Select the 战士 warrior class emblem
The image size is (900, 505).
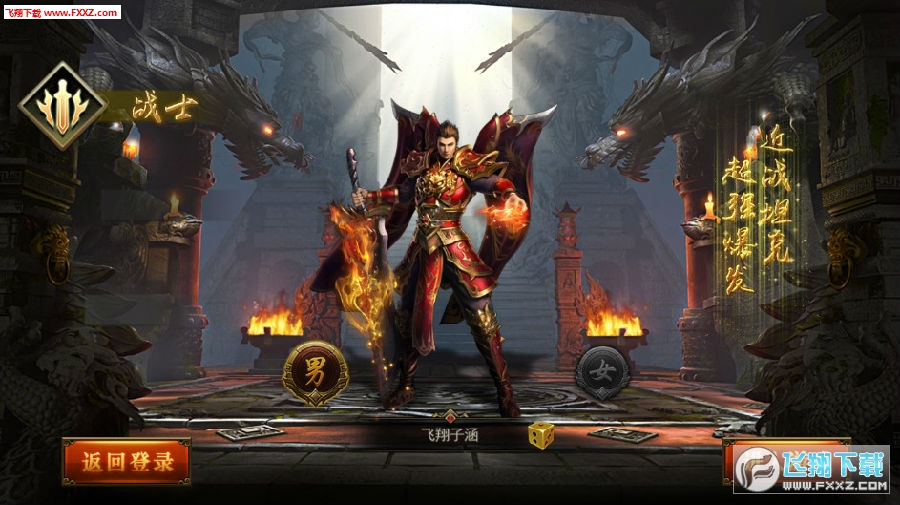coord(63,106)
